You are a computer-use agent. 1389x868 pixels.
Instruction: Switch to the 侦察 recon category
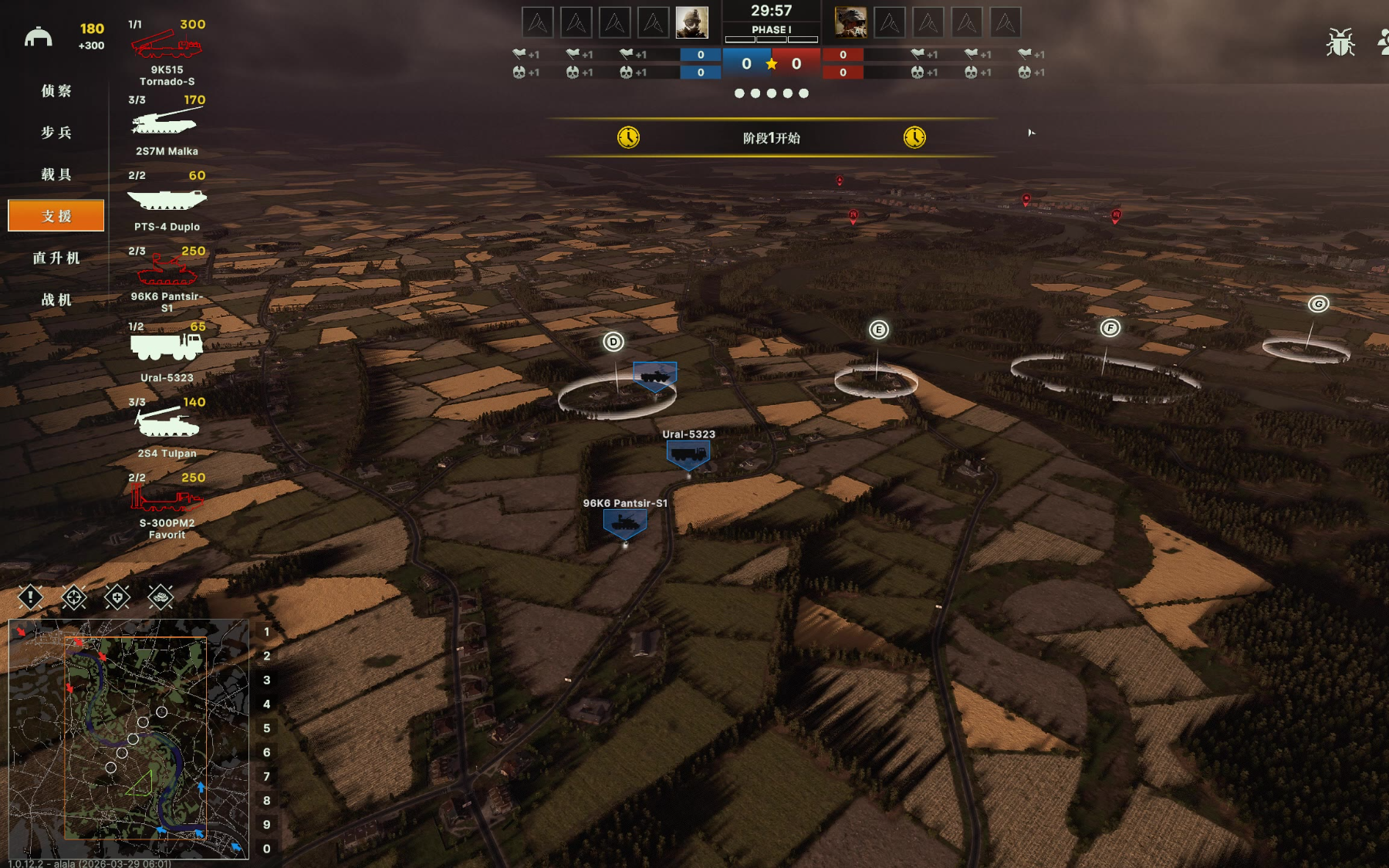click(56, 91)
